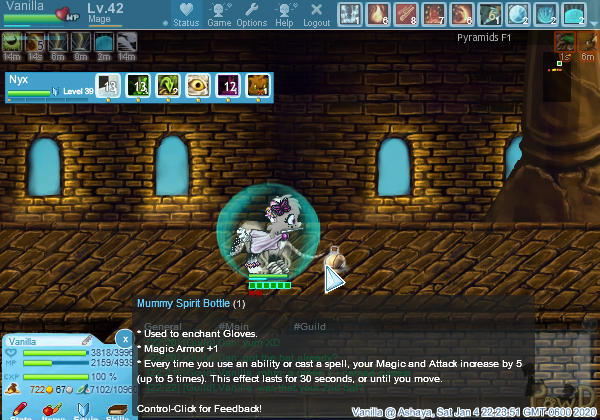Close the character panel with the x button
The height and width of the screenshot is (420, 600).
123,337
